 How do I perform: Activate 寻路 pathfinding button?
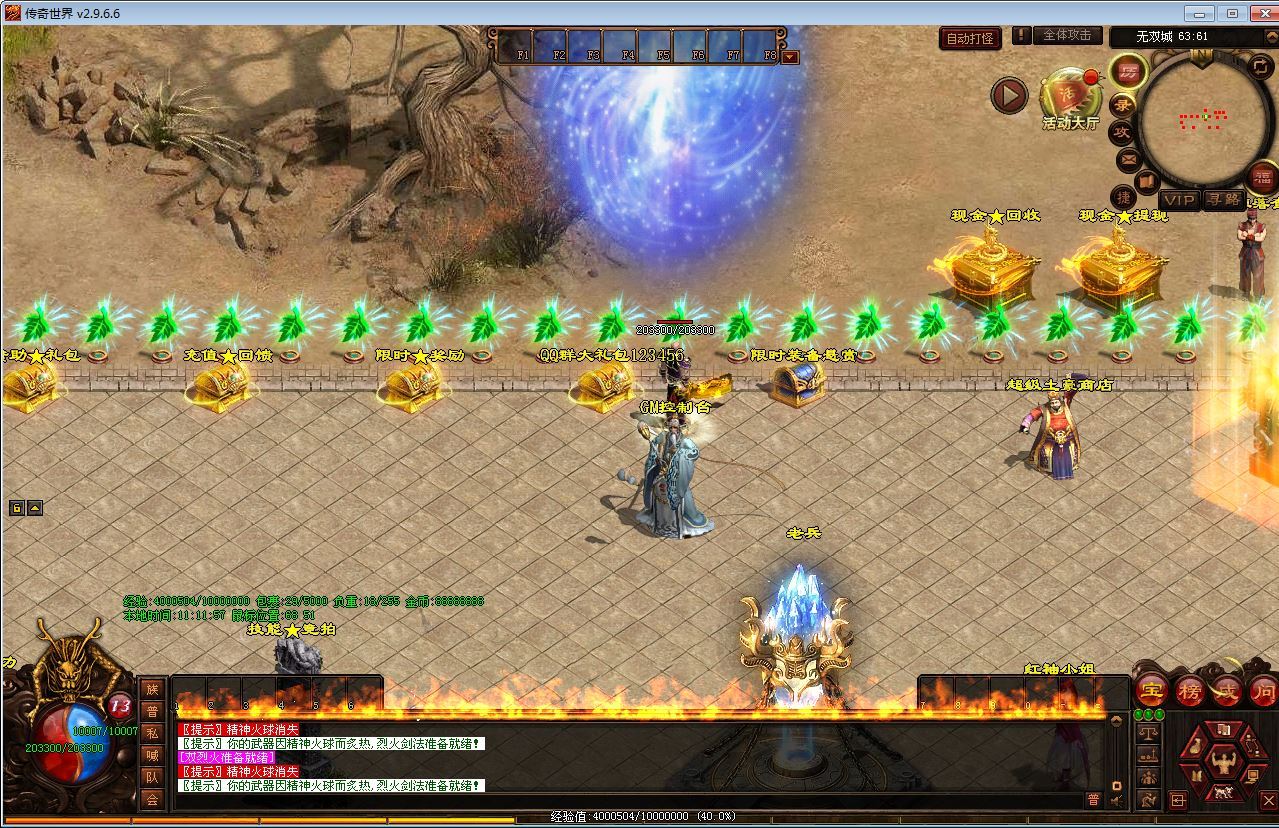click(1222, 200)
